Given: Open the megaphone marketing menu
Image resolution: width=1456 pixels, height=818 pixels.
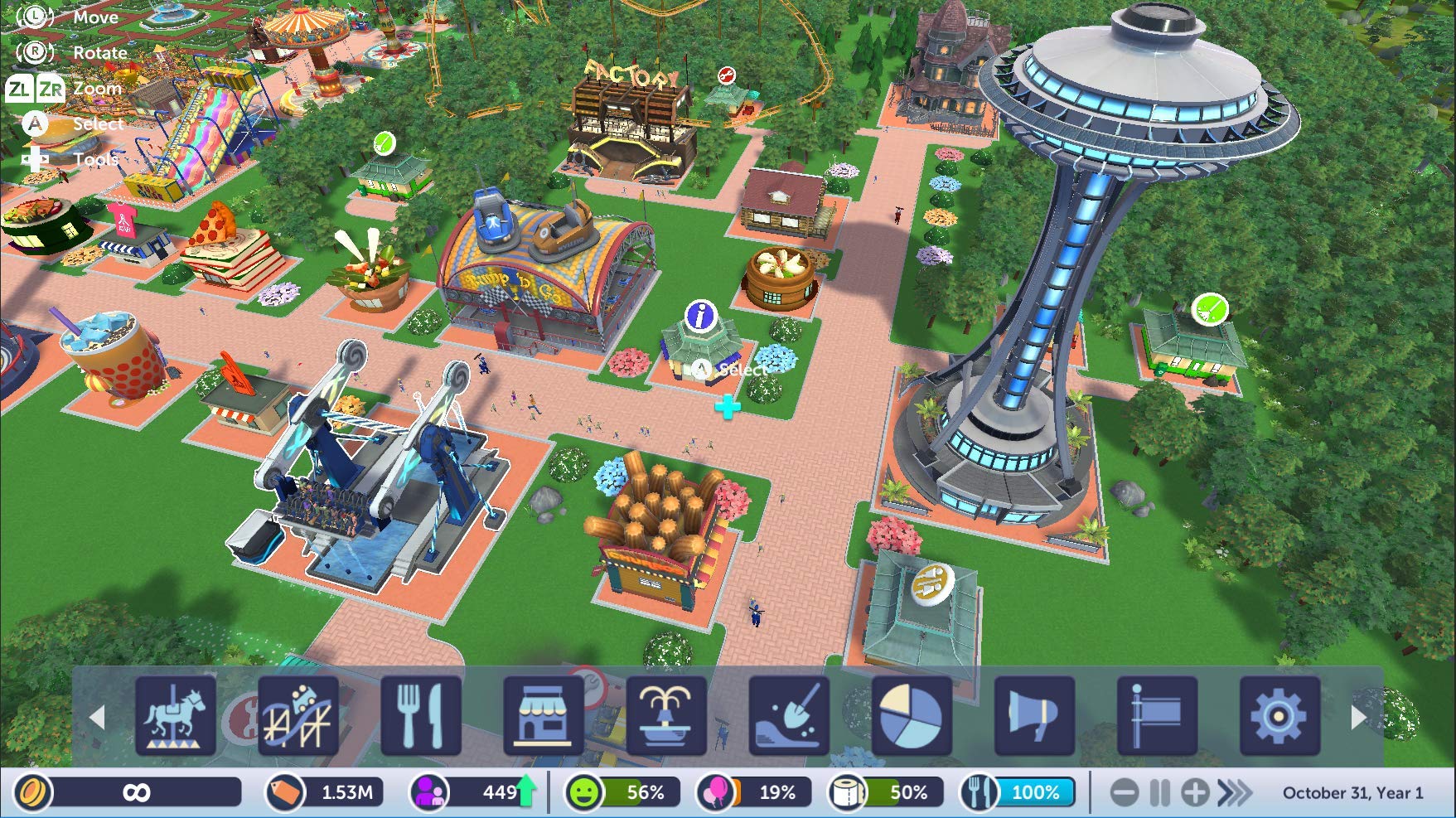Looking at the screenshot, I should (1034, 715).
